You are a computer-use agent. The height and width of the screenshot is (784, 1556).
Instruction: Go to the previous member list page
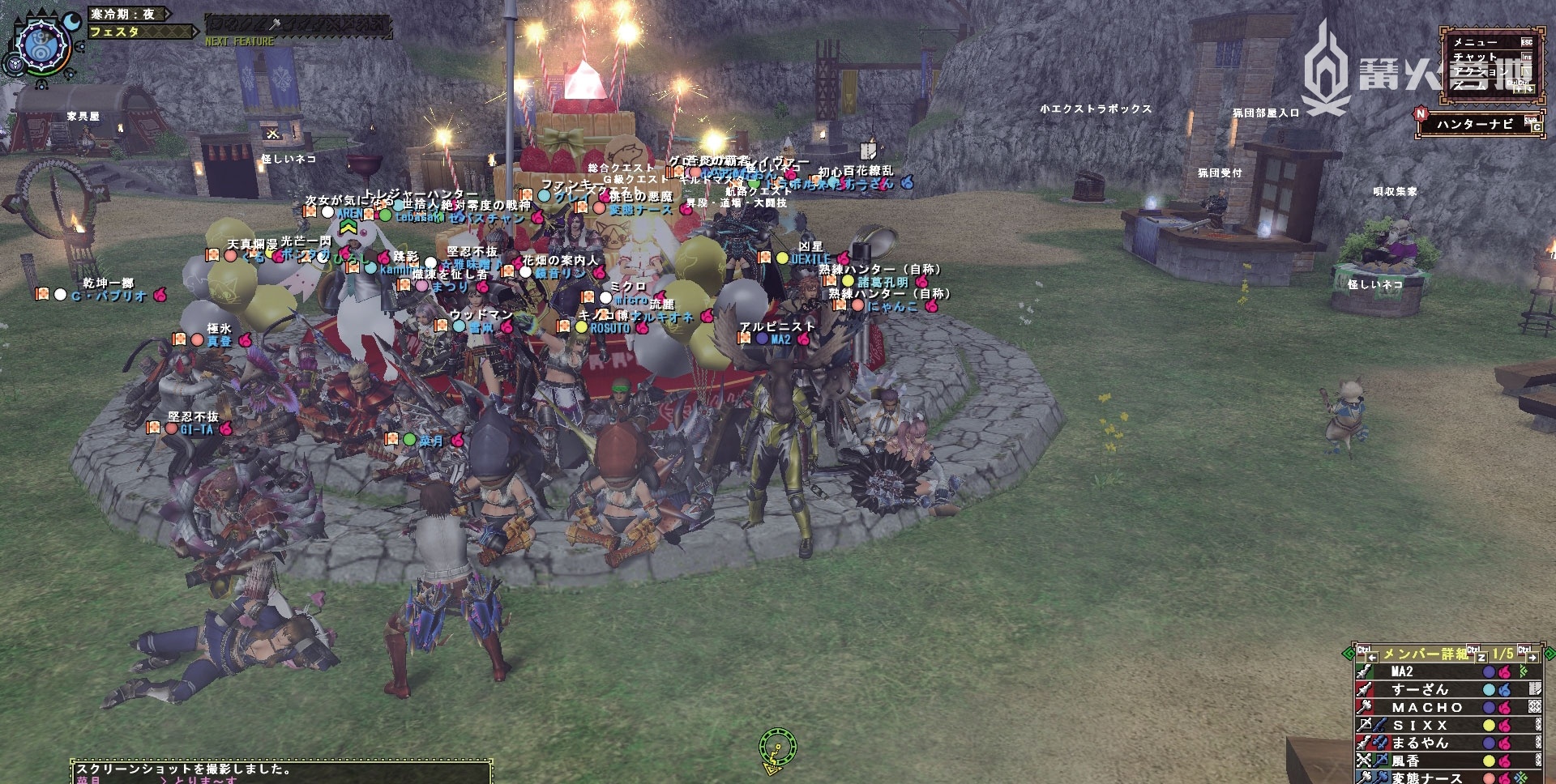click(x=1372, y=656)
